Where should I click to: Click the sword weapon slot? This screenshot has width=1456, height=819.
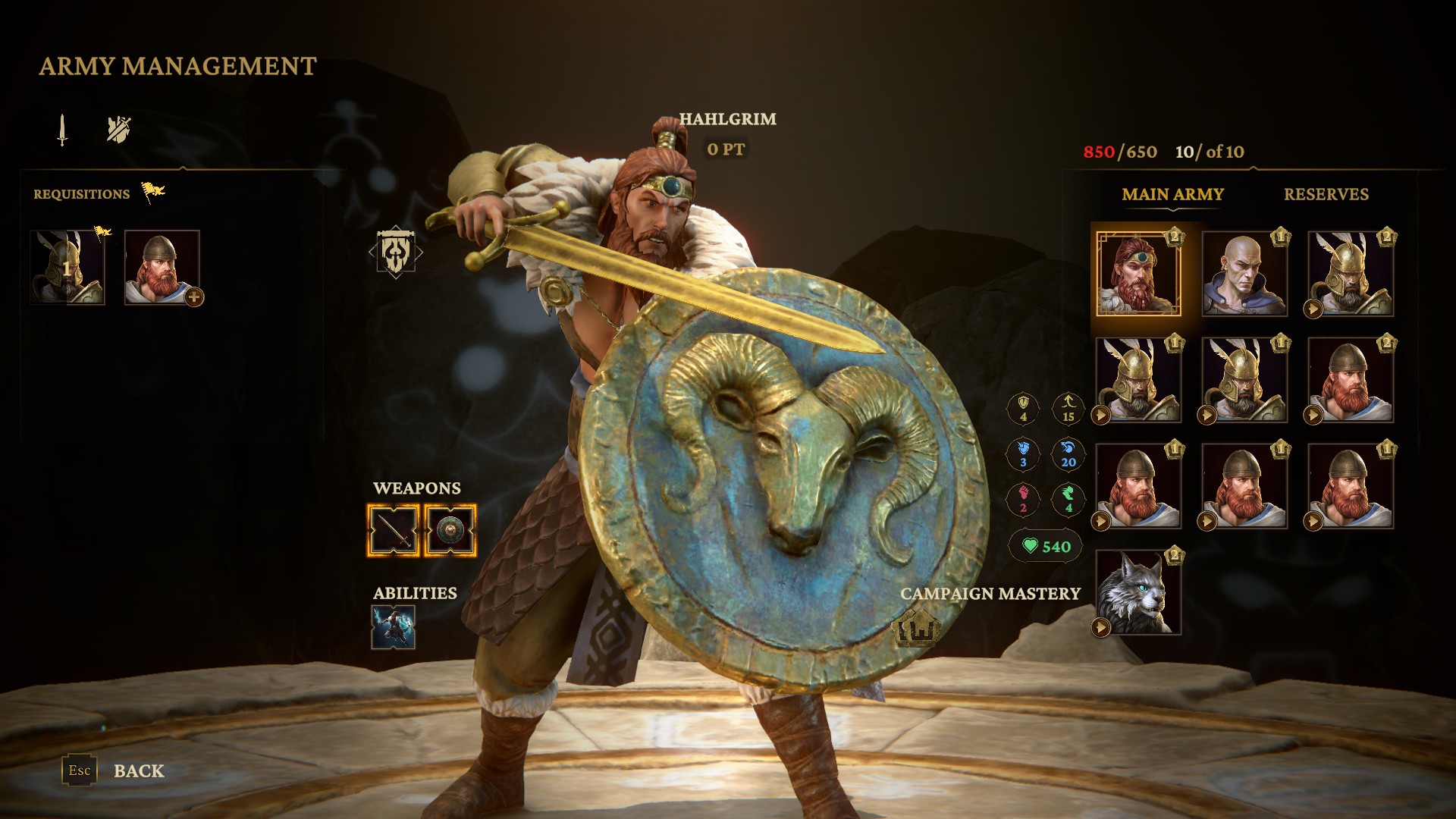tap(393, 530)
